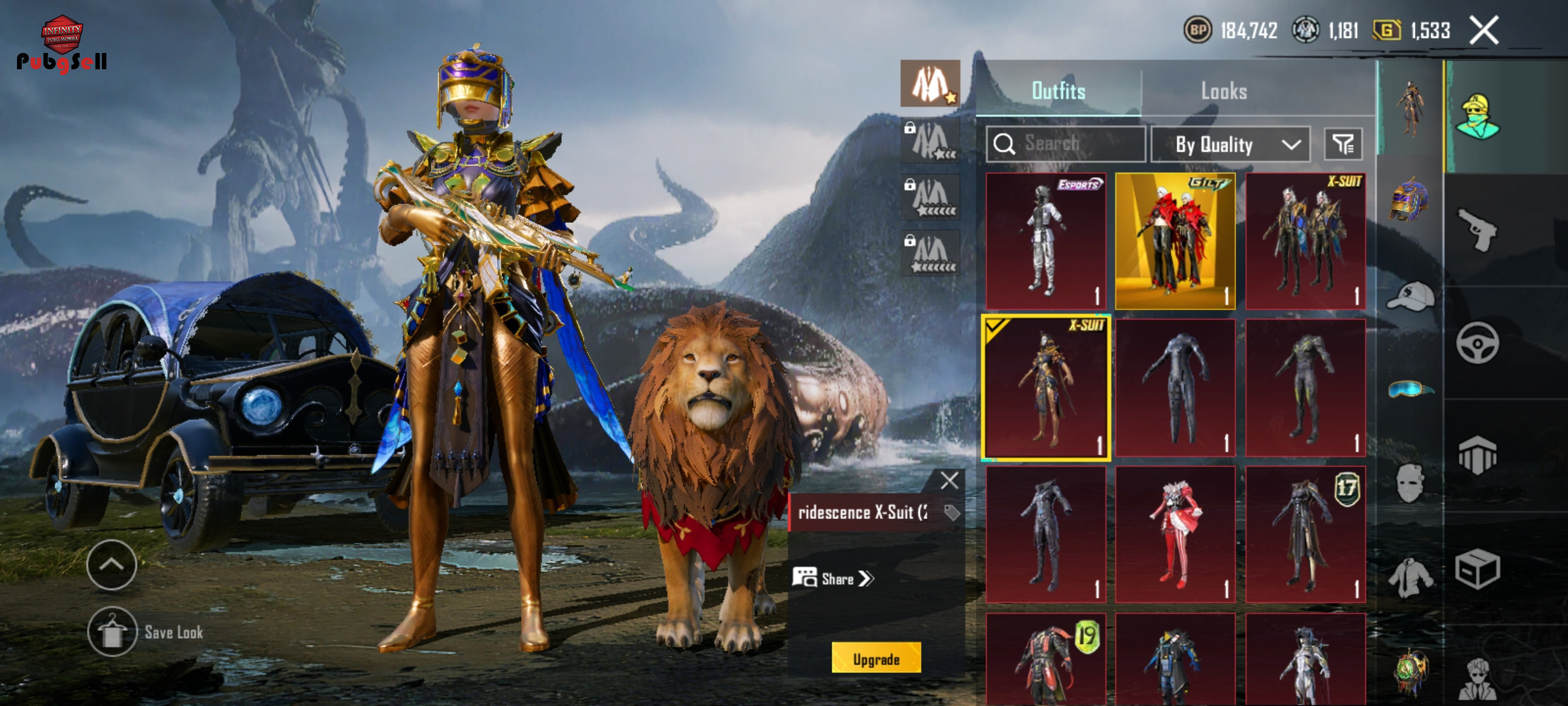This screenshot has height=706, width=1568.
Task: Upgrade the Iridescence X-Suit
Action: coord(876,658)
